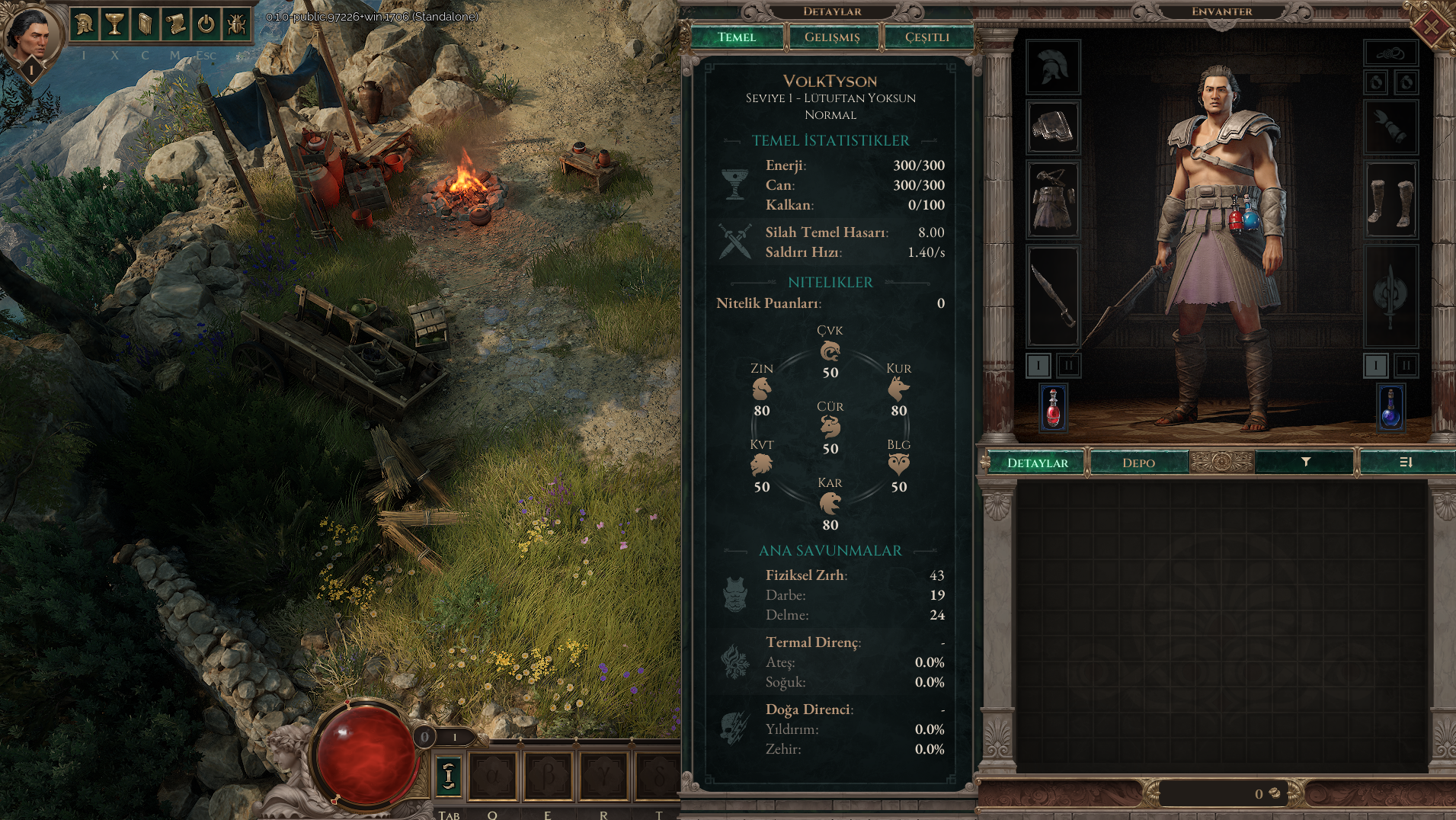Open the Depo storage tab
Image resolution: width=1456 pixels, height=820 pixels.
click(x=1138, y=463)
